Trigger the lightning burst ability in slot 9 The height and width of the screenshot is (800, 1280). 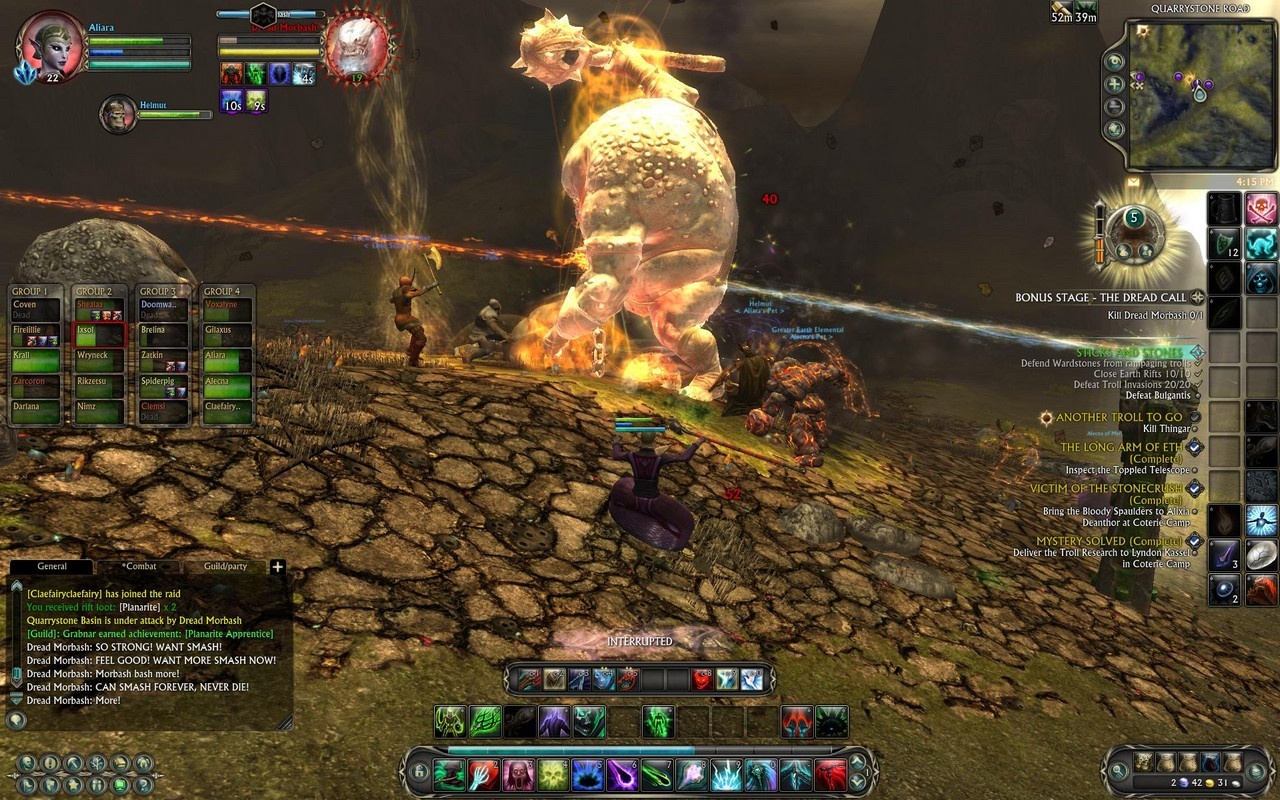pos(726,774)
